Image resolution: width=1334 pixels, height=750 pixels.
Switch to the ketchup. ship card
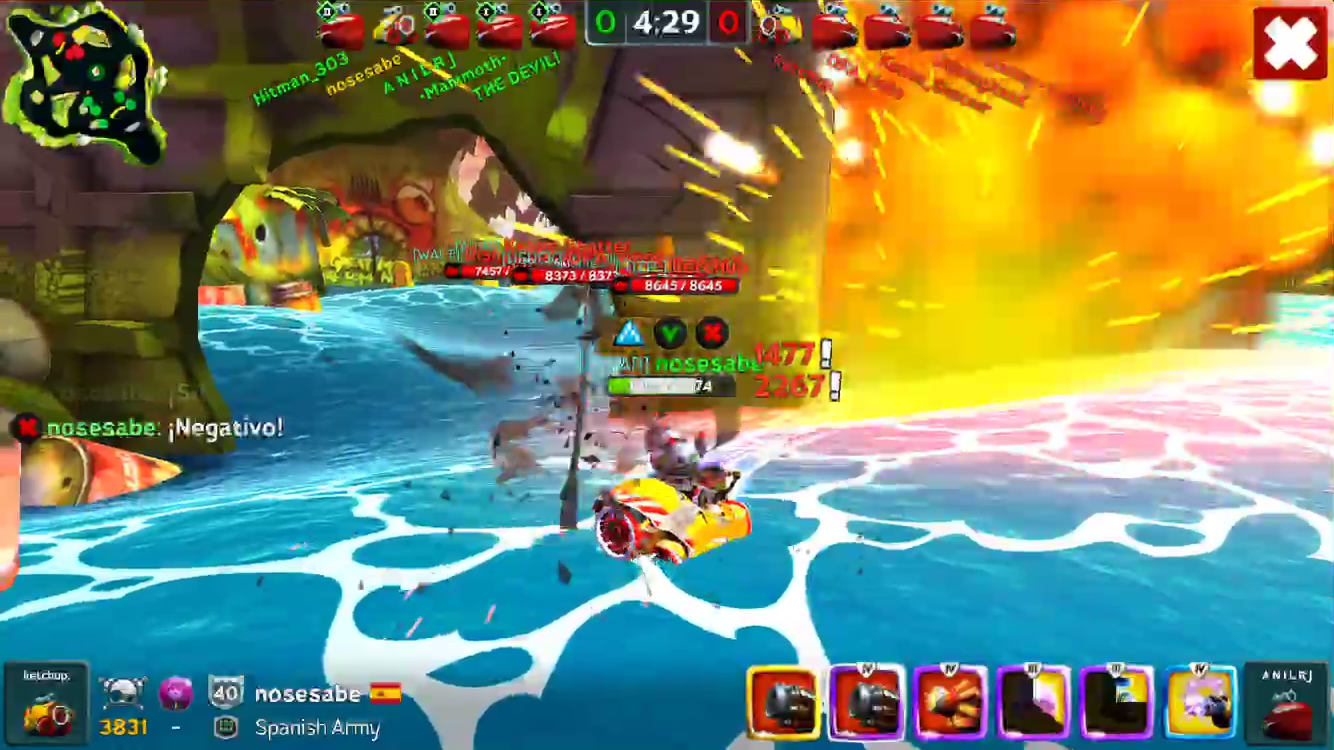point(46,703)
